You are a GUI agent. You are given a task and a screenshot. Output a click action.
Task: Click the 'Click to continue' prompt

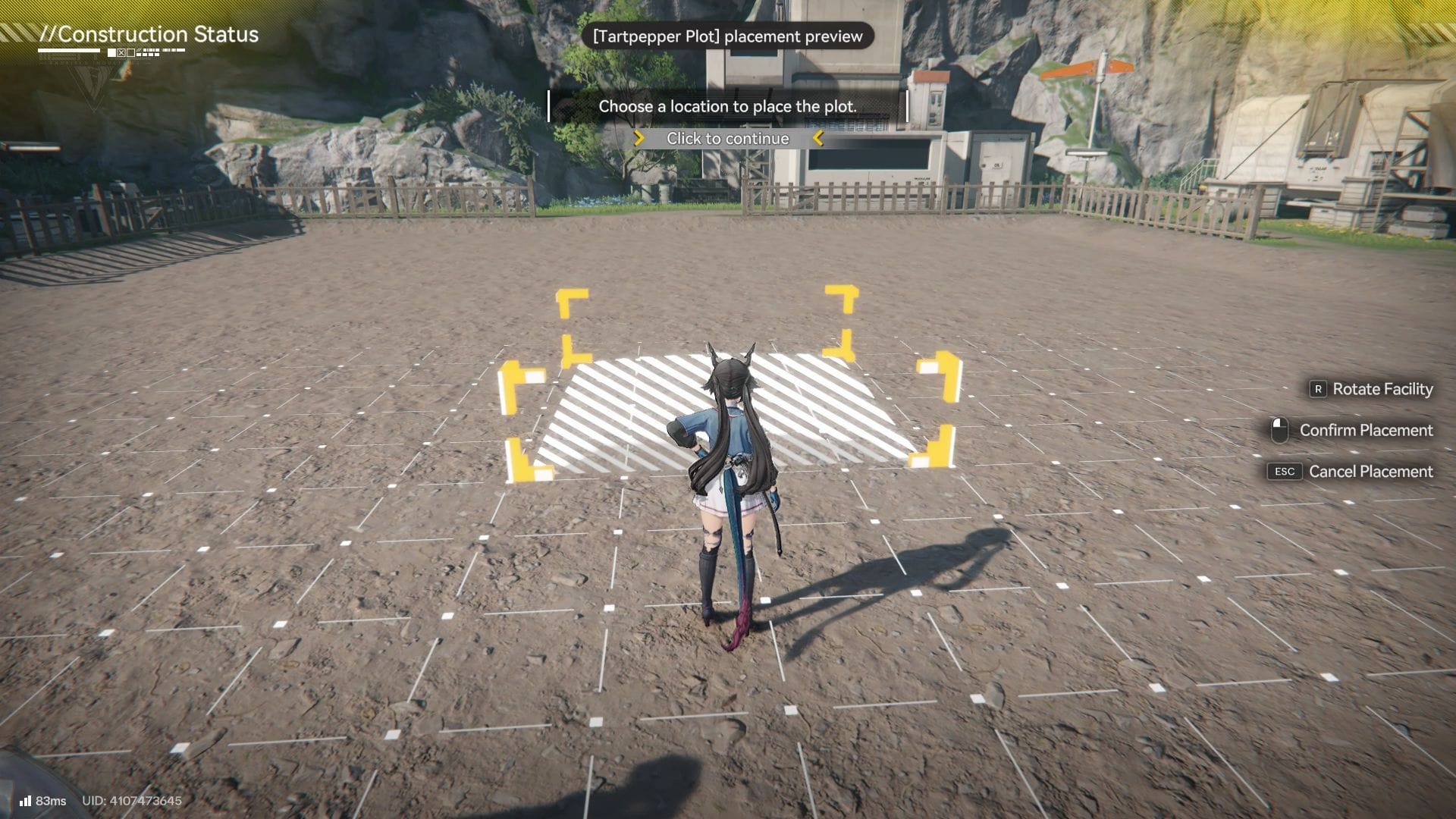click(x=727, y=139)
